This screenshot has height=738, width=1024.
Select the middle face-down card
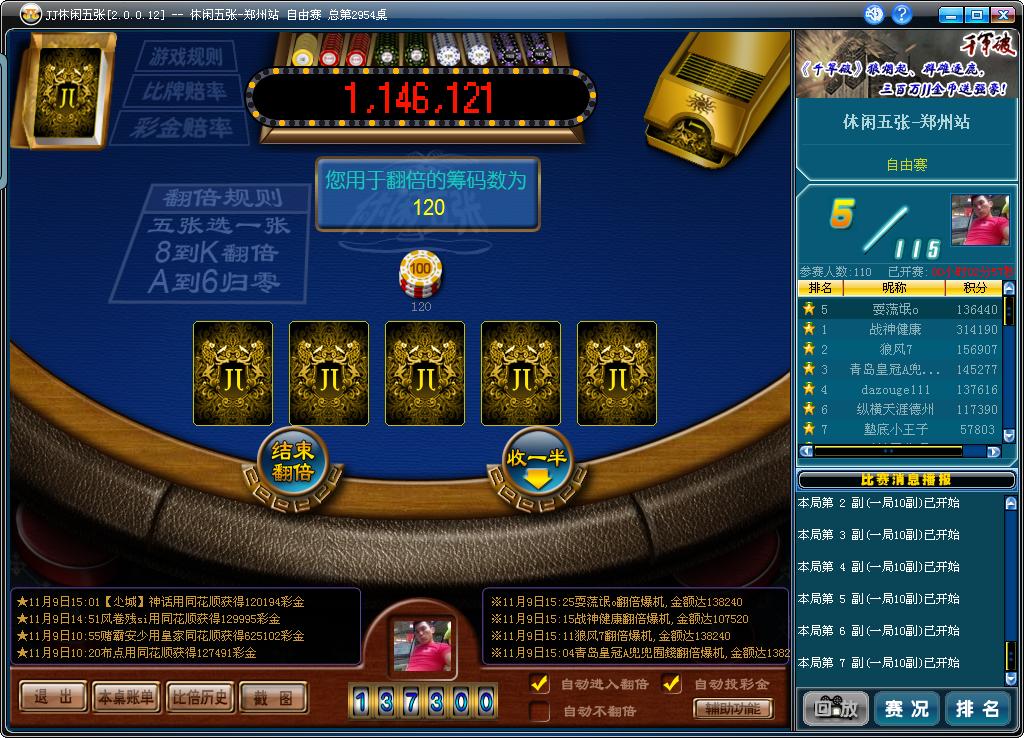pyautogui.click(x=425, y=375)
